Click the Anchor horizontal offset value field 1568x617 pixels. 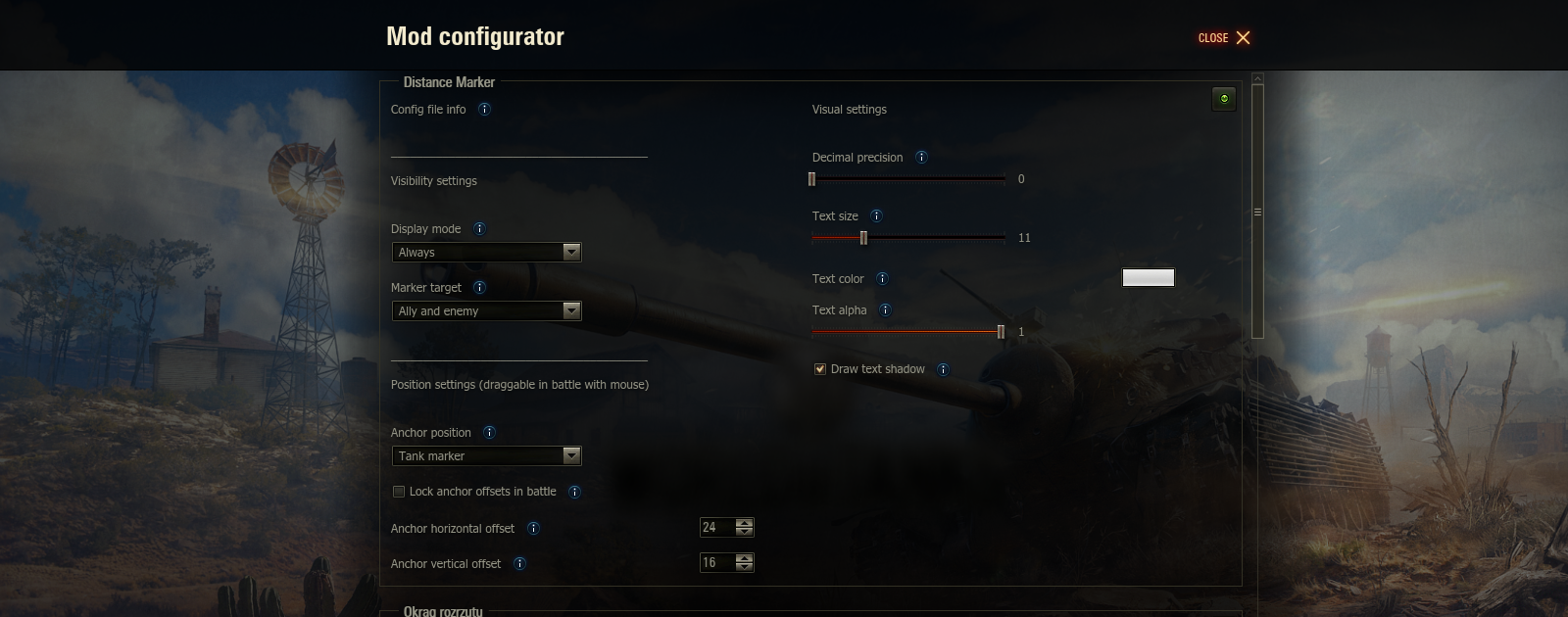pyautogui.click(x=717, y=528)
